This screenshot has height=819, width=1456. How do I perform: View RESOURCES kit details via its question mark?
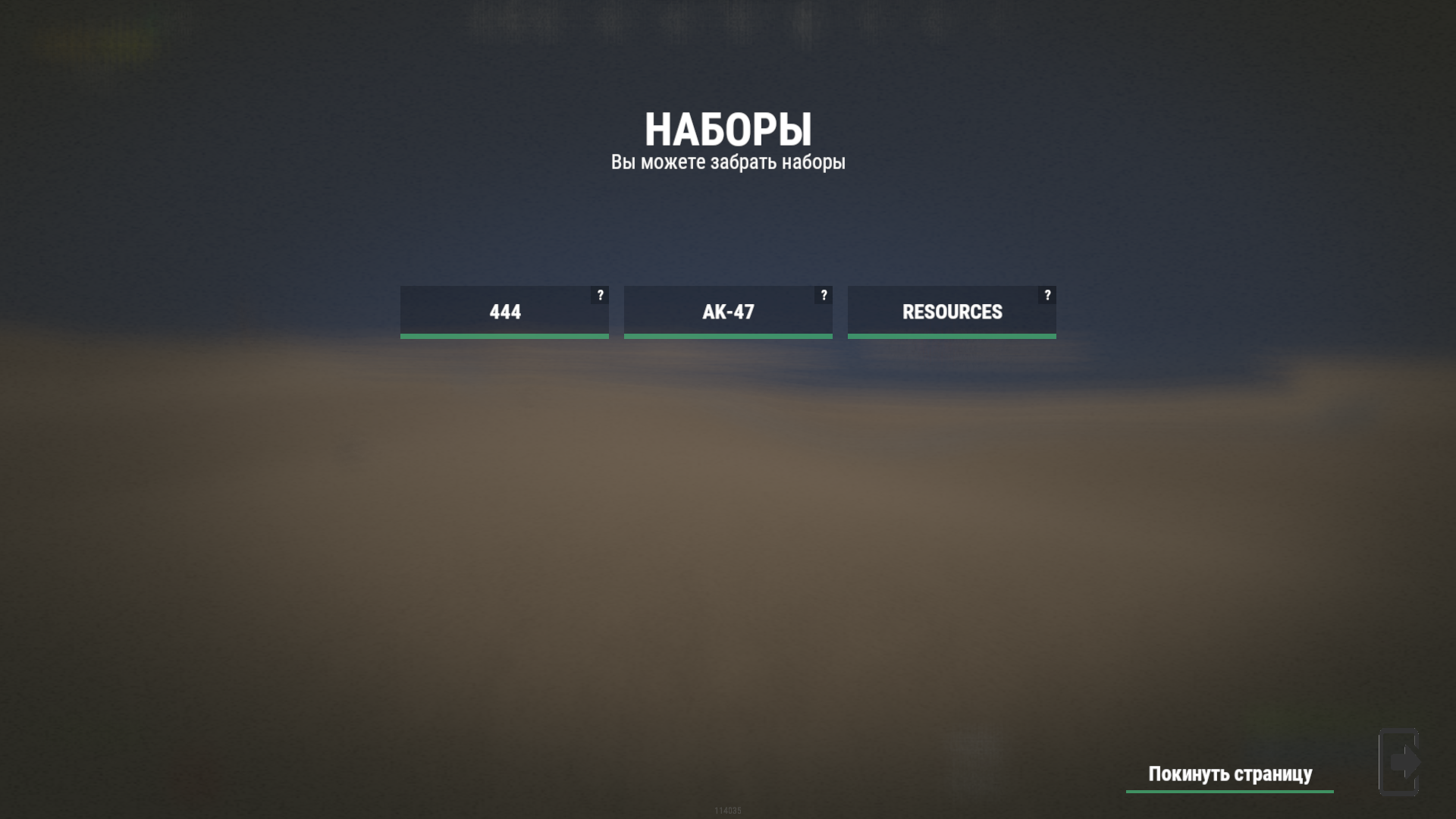tap(1048, 295)
